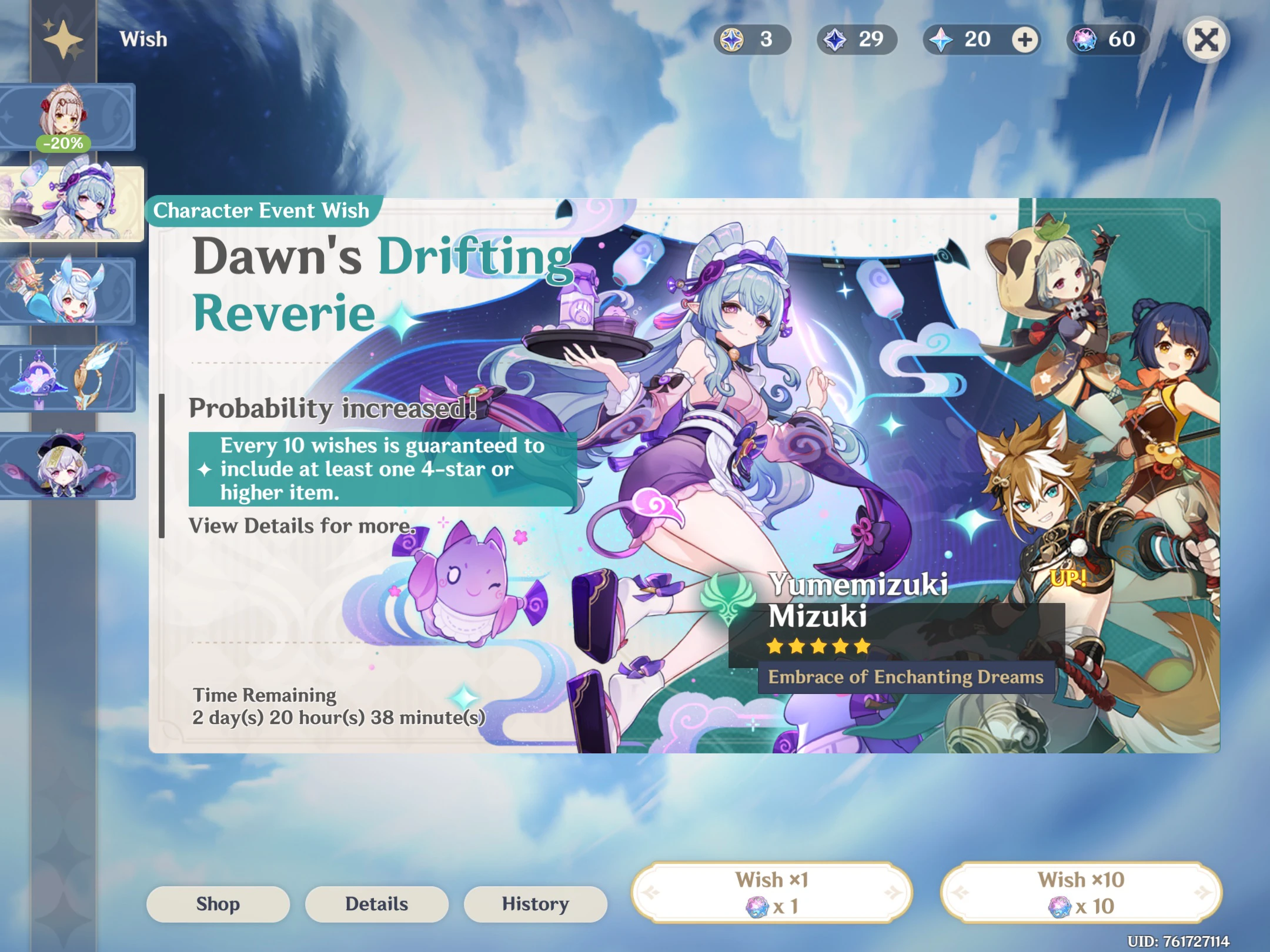Viewport: 1270px width, 952px height.
Task: Open the wish History
Action: (535, 904)
